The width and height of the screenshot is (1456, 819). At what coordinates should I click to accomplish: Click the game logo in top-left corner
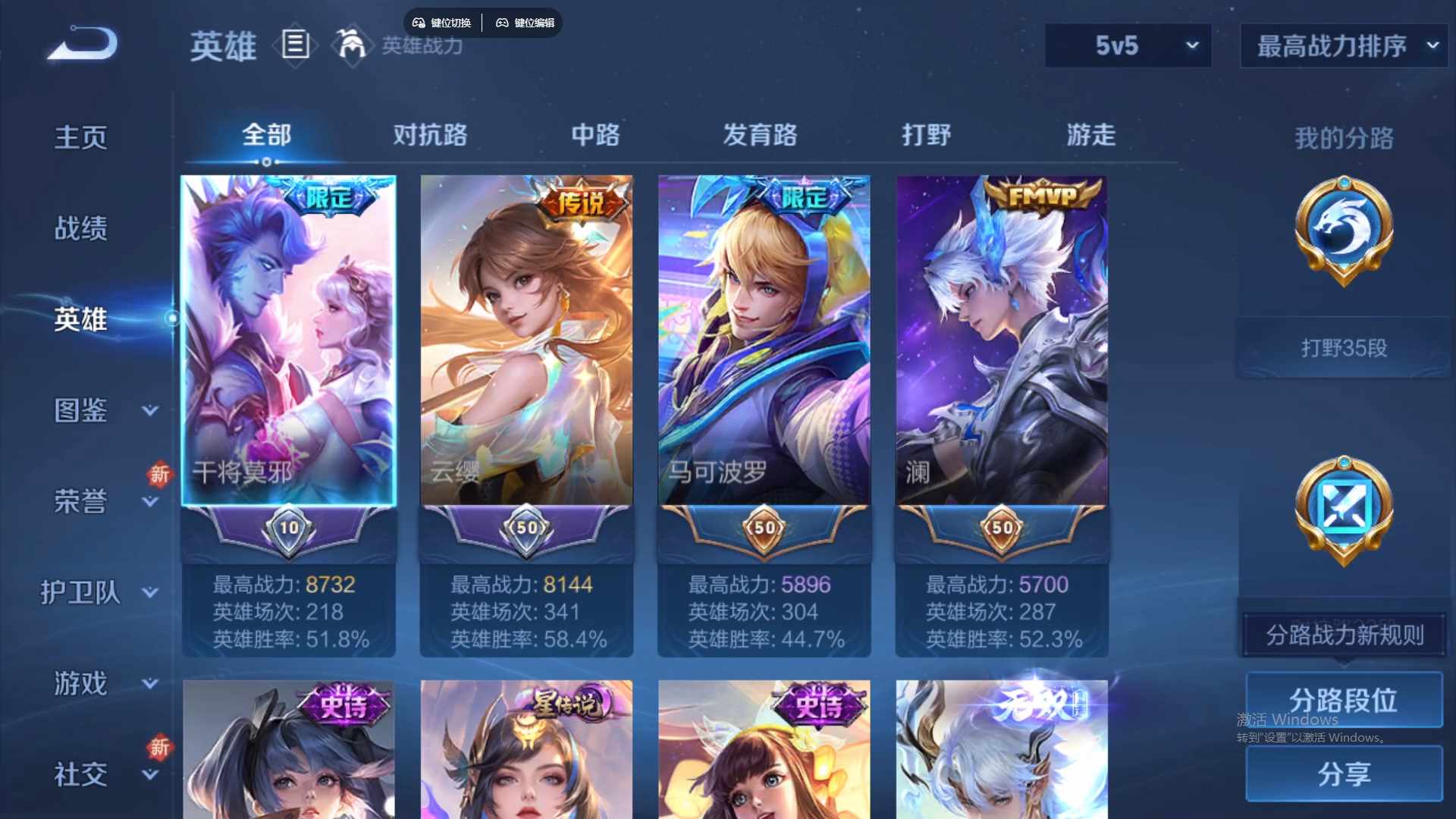pyautogui.click(x=81, y=43)
